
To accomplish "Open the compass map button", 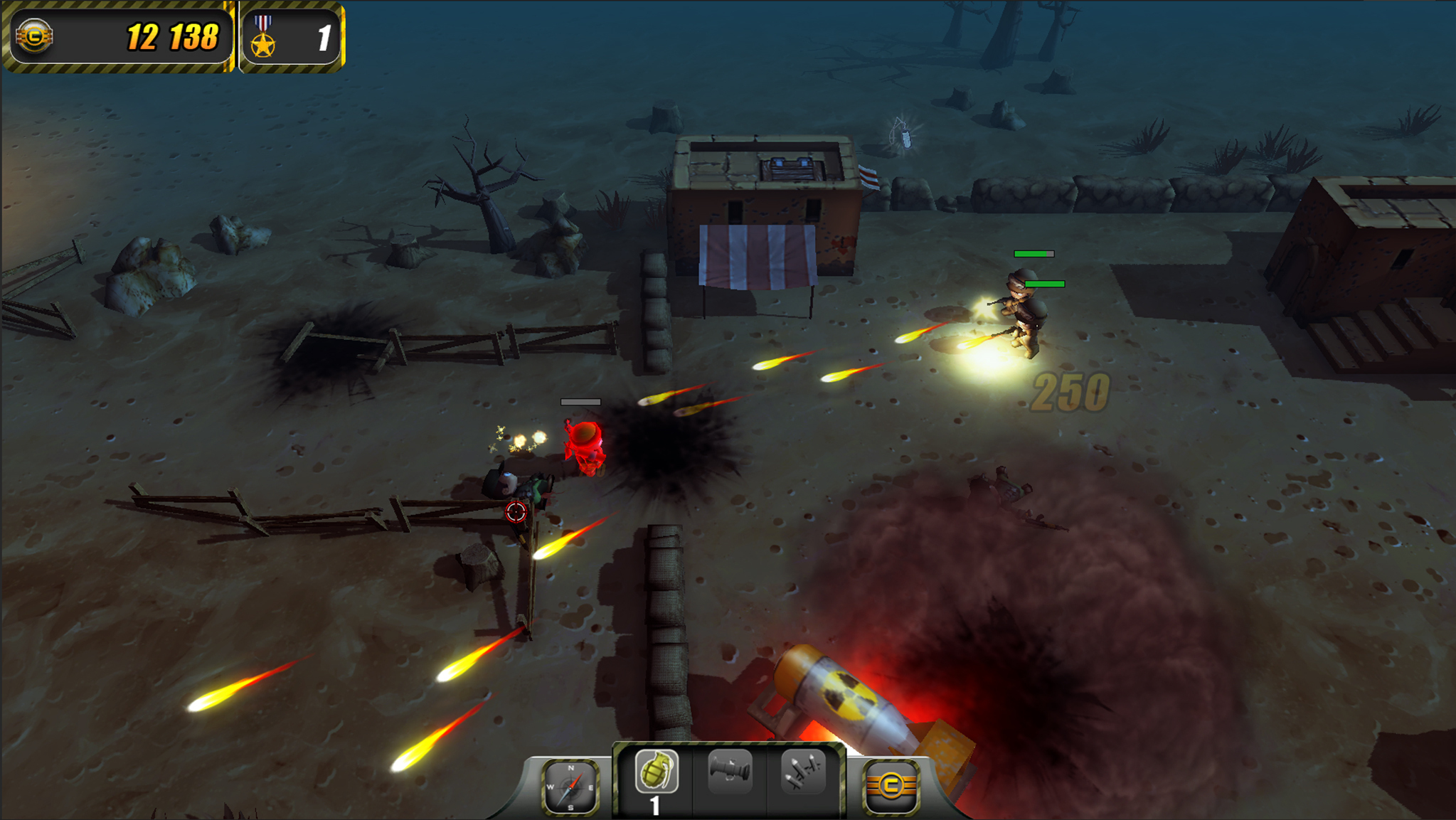I will 570,786.
